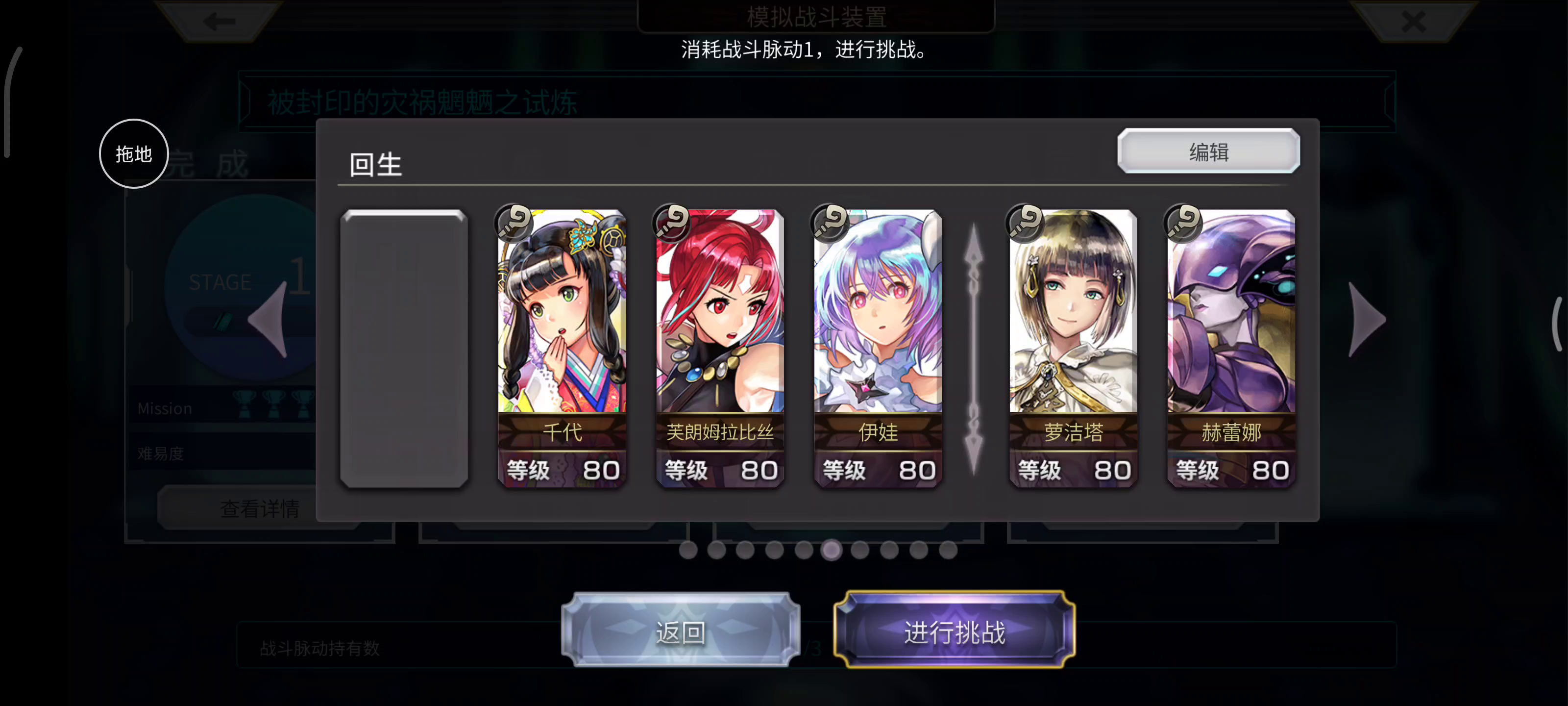Open the 模拟战斗装置 title banner
Image resolution: width=1568 pixels, height=706 pixels.
(817, 16)
